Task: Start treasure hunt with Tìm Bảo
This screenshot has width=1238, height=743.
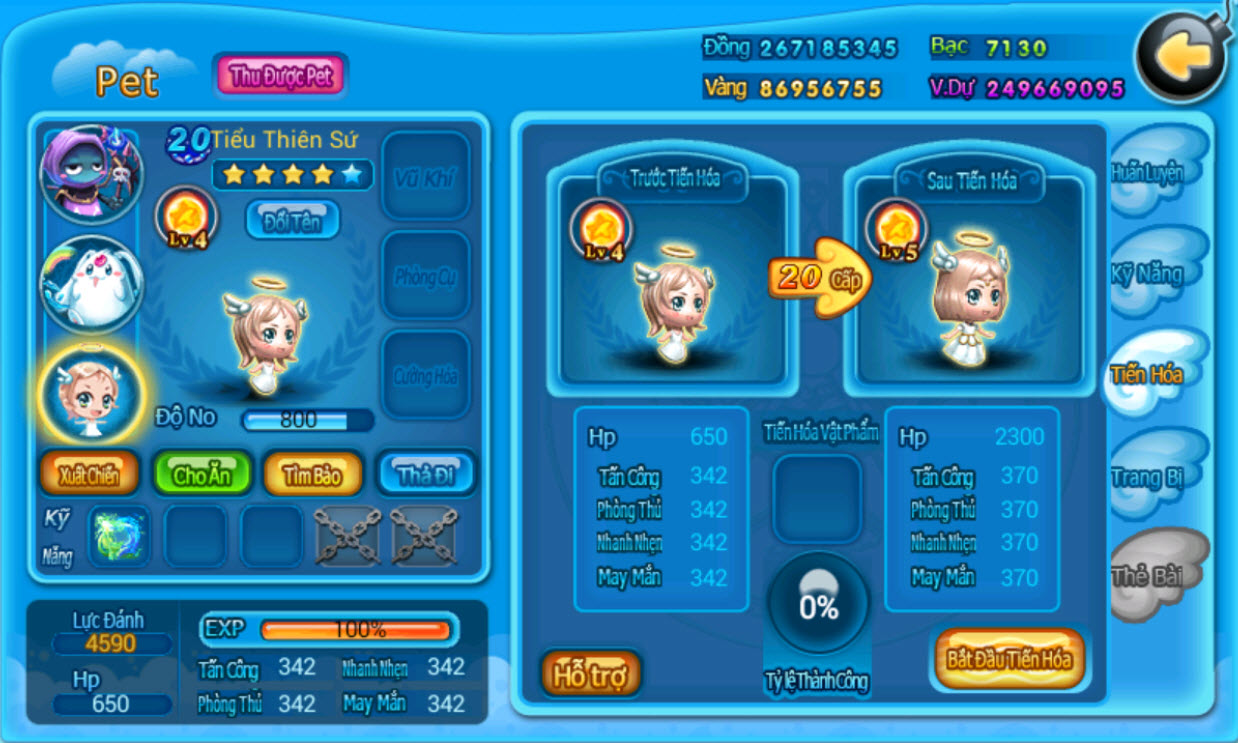Action: click(x=313, y=475)
